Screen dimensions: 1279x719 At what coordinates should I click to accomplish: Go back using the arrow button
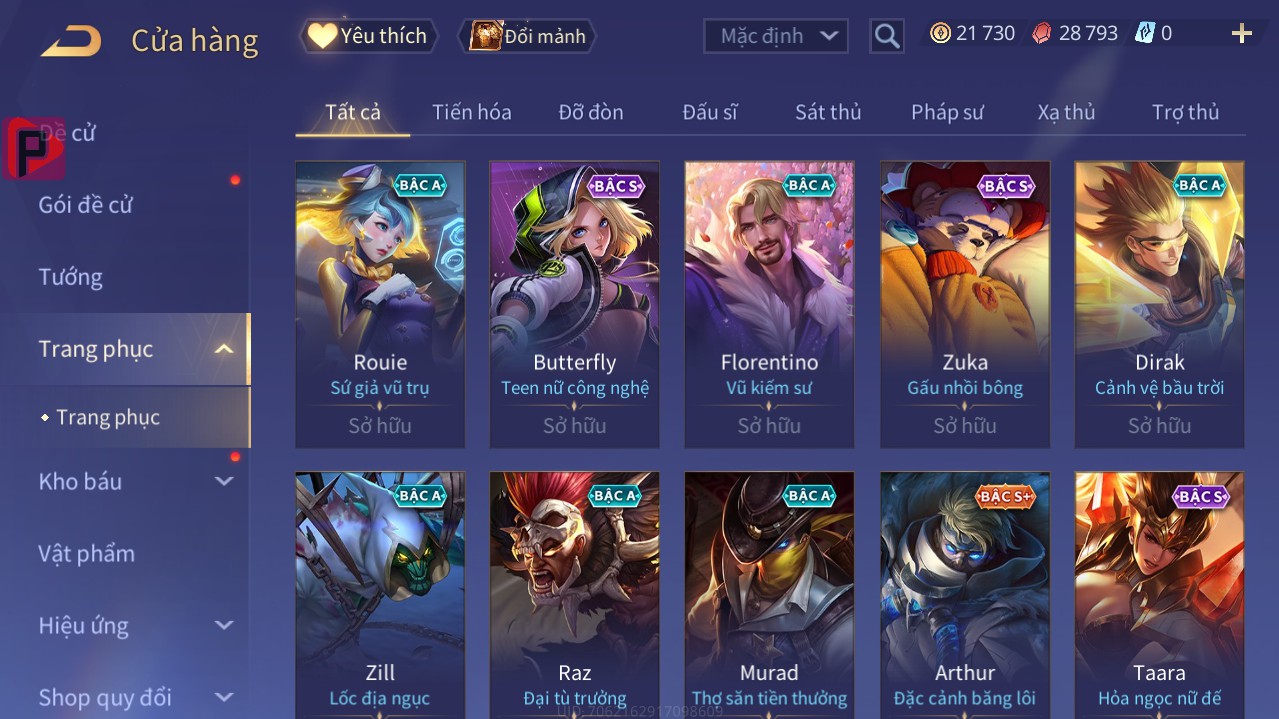[x=71, y=41]
